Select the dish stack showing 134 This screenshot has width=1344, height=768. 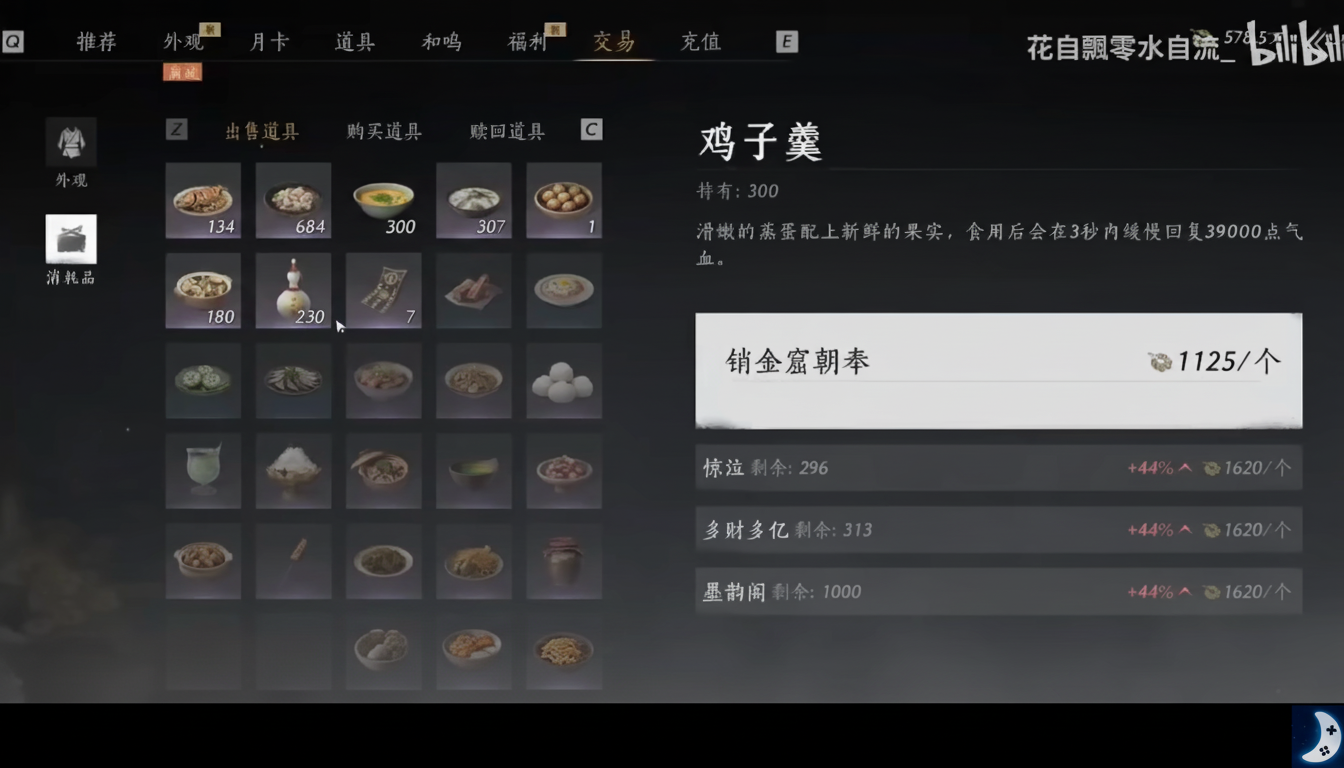(203, 200)
